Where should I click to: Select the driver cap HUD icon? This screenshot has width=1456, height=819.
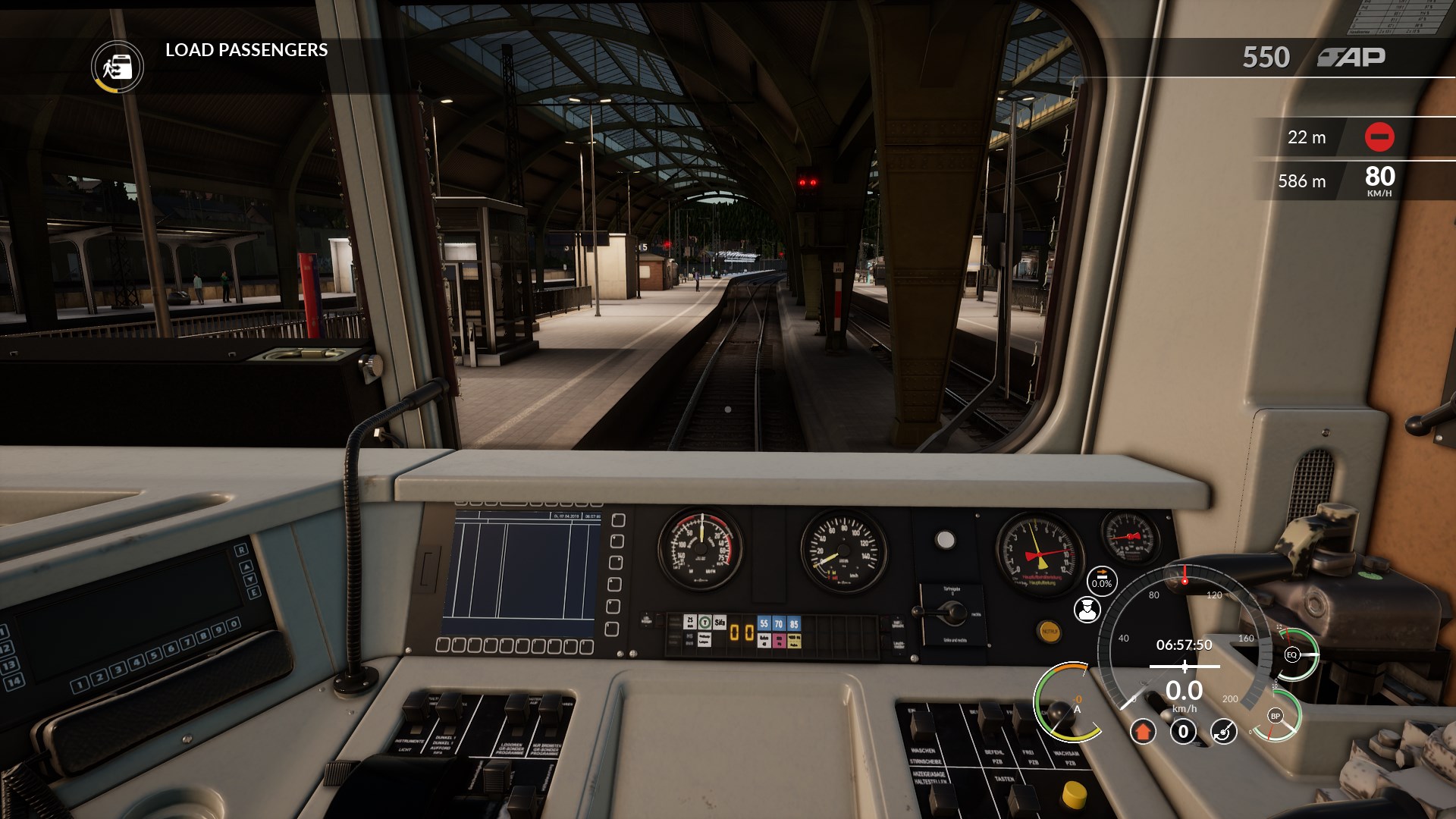click(x=1087, y=610)
